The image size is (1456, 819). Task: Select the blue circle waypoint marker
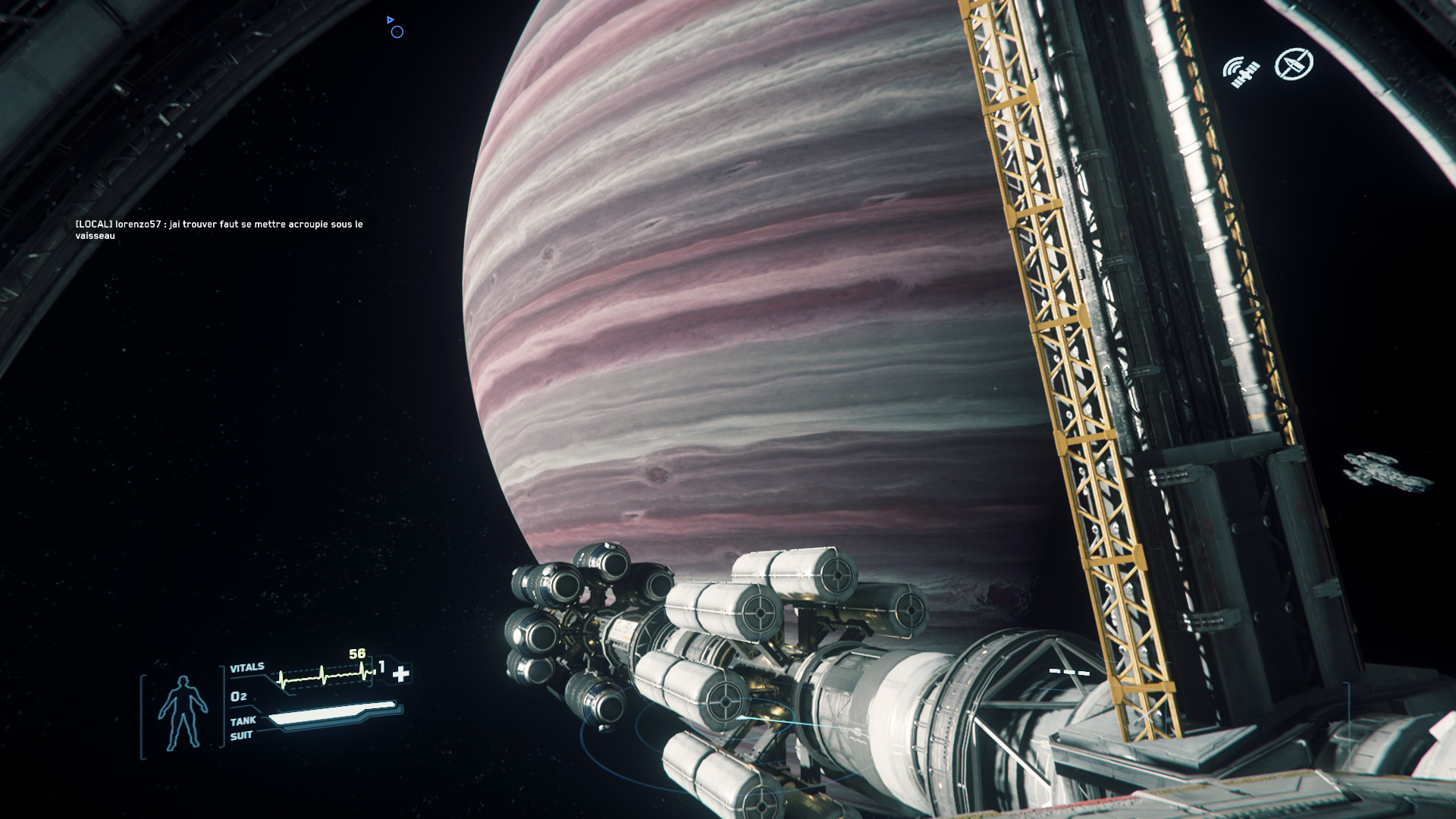397,32
